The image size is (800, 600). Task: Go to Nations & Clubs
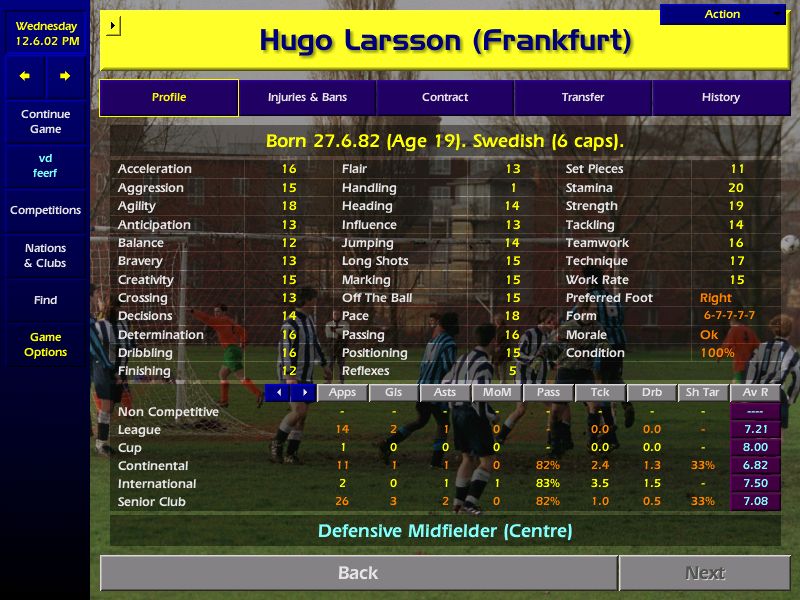coord(45,255)
